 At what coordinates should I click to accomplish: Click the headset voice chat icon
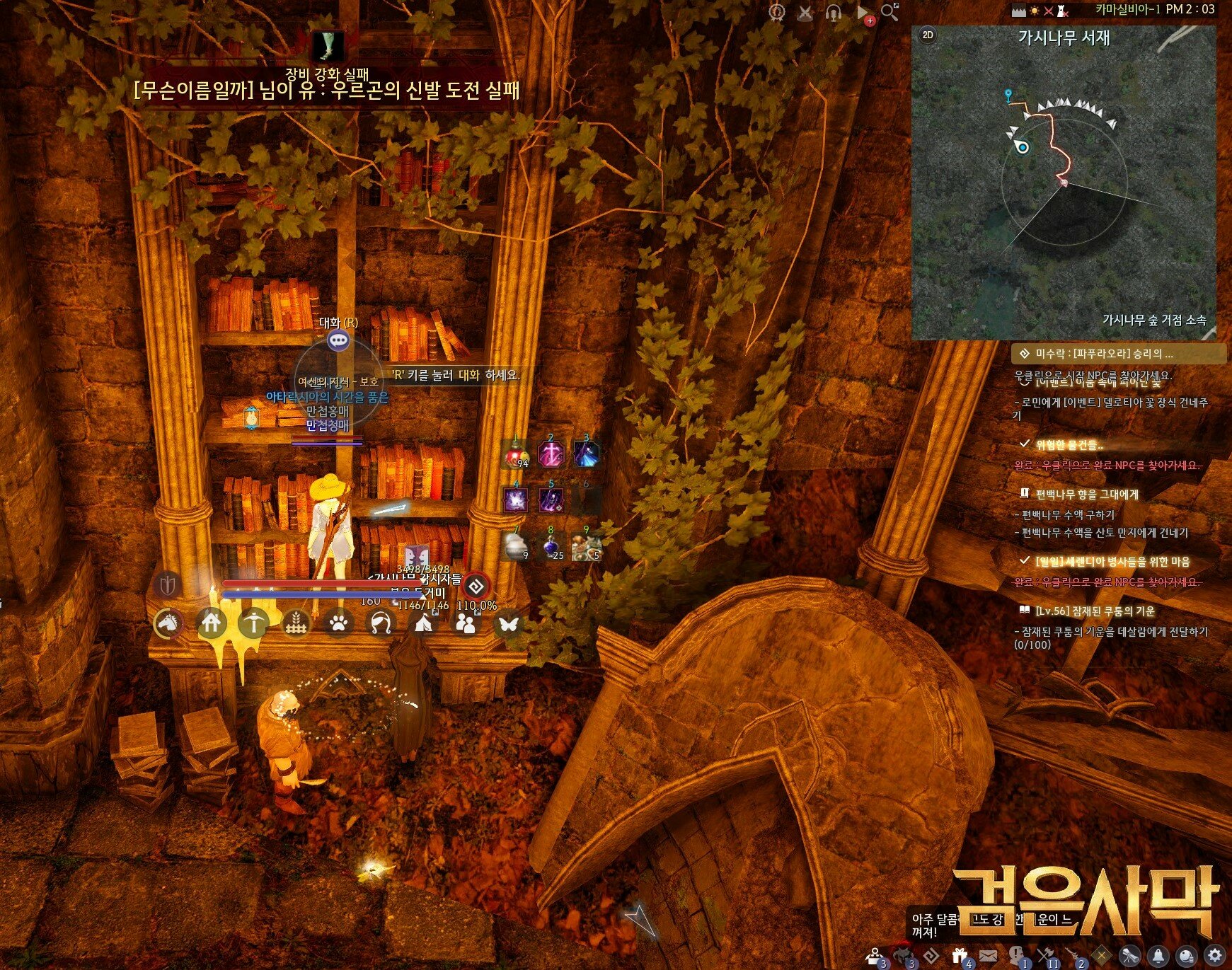tap(834, 13)
